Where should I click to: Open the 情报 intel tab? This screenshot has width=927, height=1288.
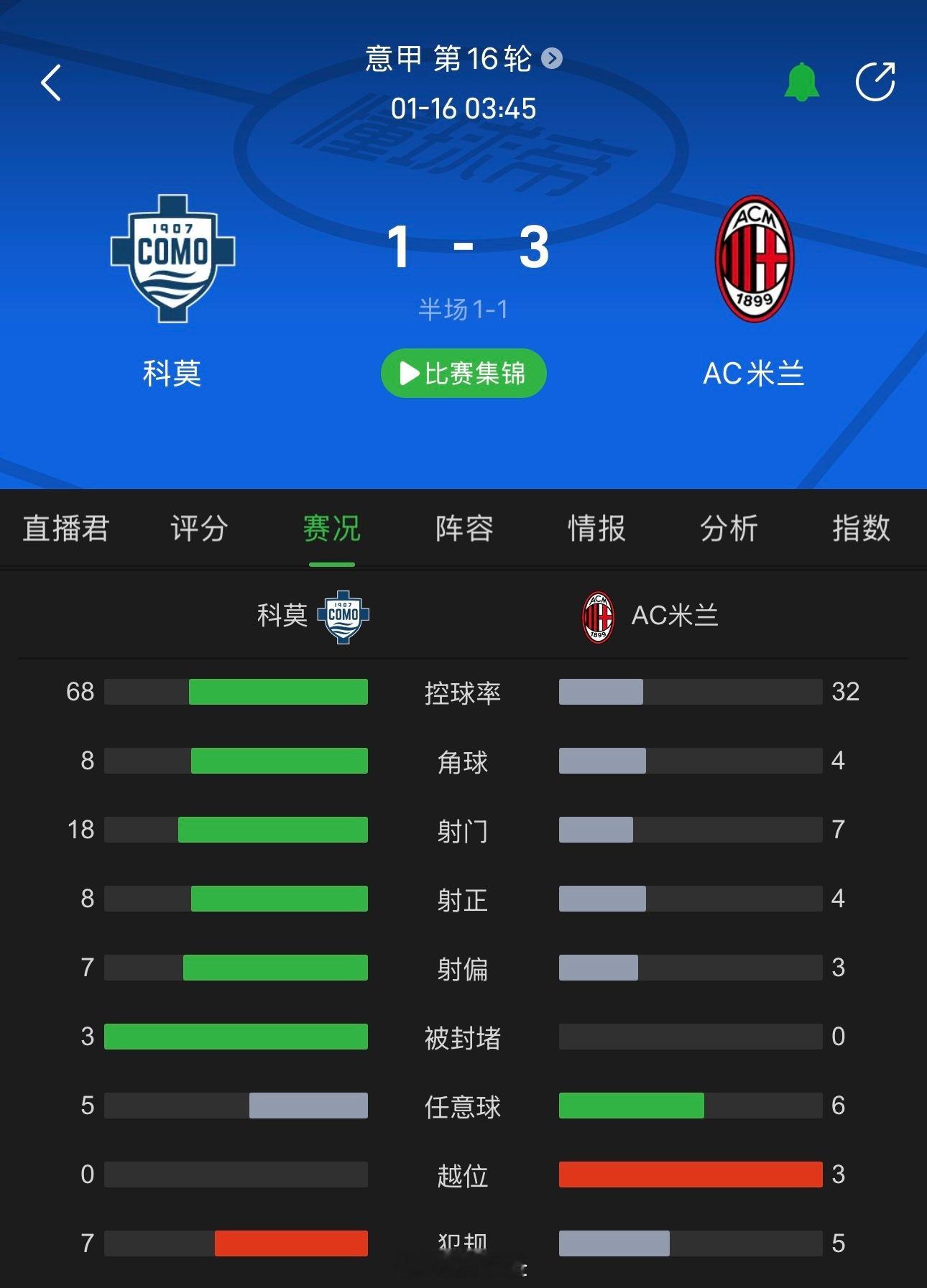(595, 529)
